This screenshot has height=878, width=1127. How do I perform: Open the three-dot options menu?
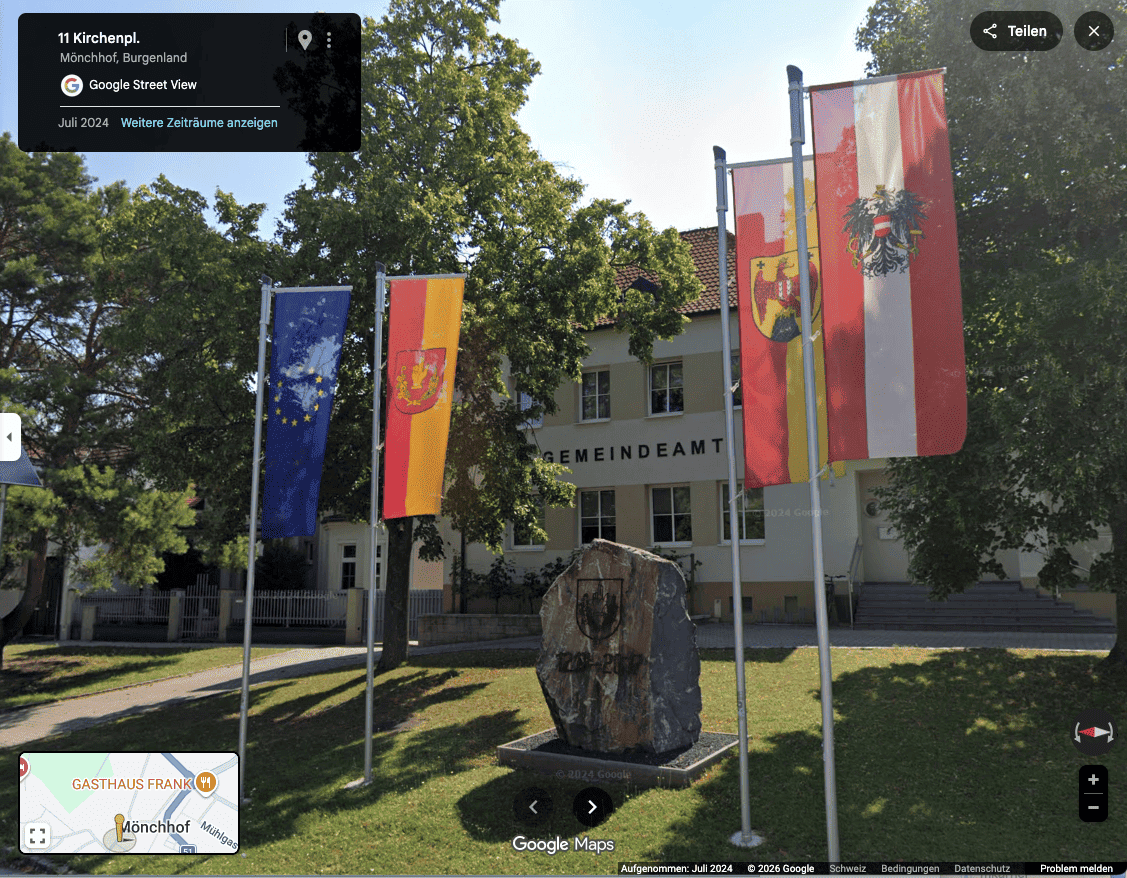pos(329,40)
